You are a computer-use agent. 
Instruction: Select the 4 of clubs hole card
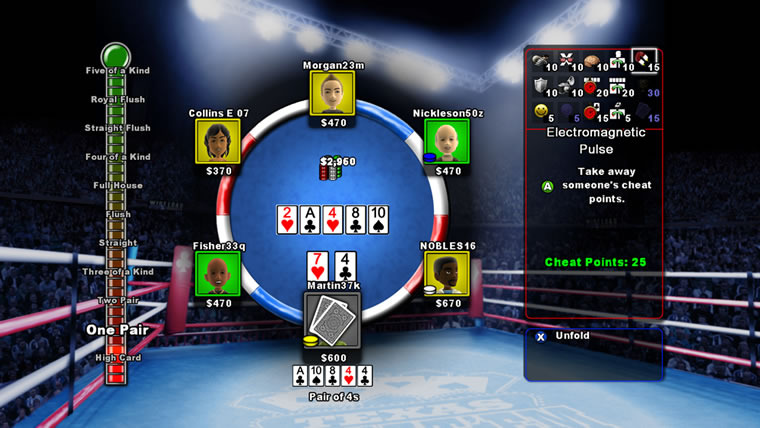344,266
